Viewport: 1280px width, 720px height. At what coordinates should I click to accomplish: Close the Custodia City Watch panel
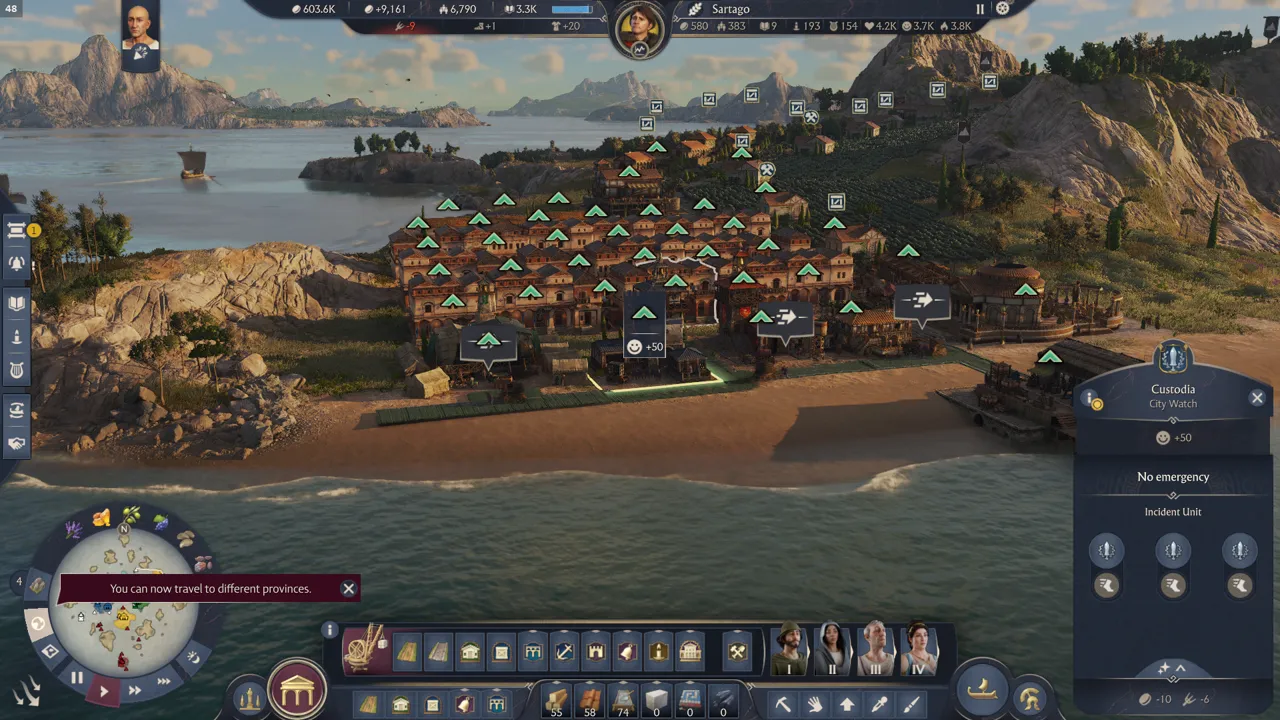pos(1257,398)
